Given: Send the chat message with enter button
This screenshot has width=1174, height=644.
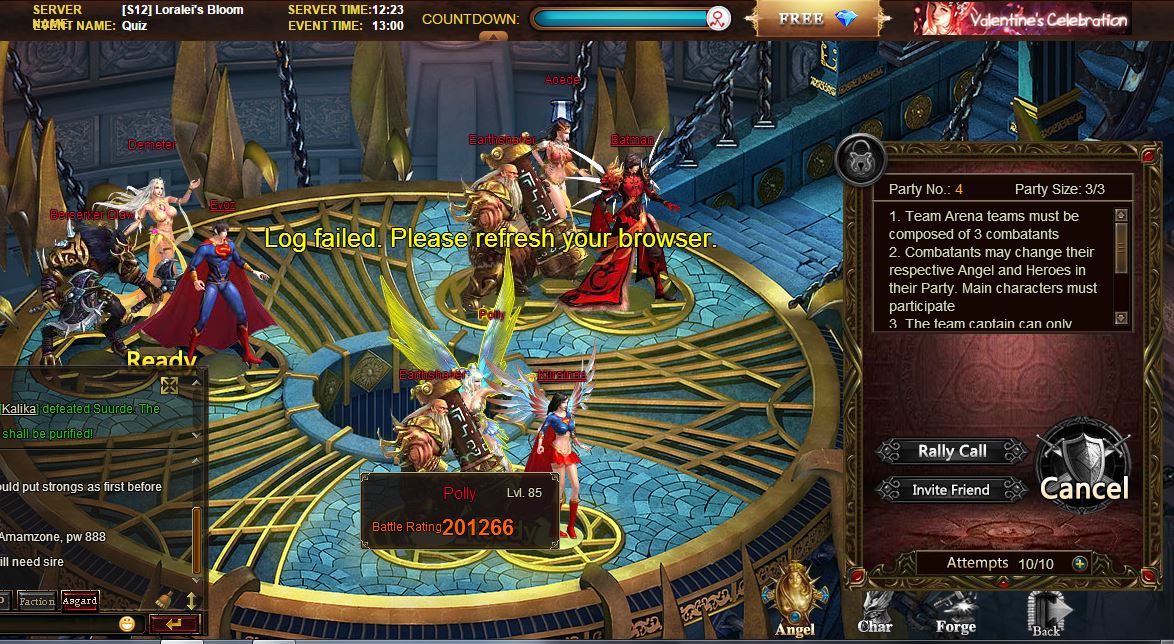Looking at the screenshot, I should click(173, 624).
